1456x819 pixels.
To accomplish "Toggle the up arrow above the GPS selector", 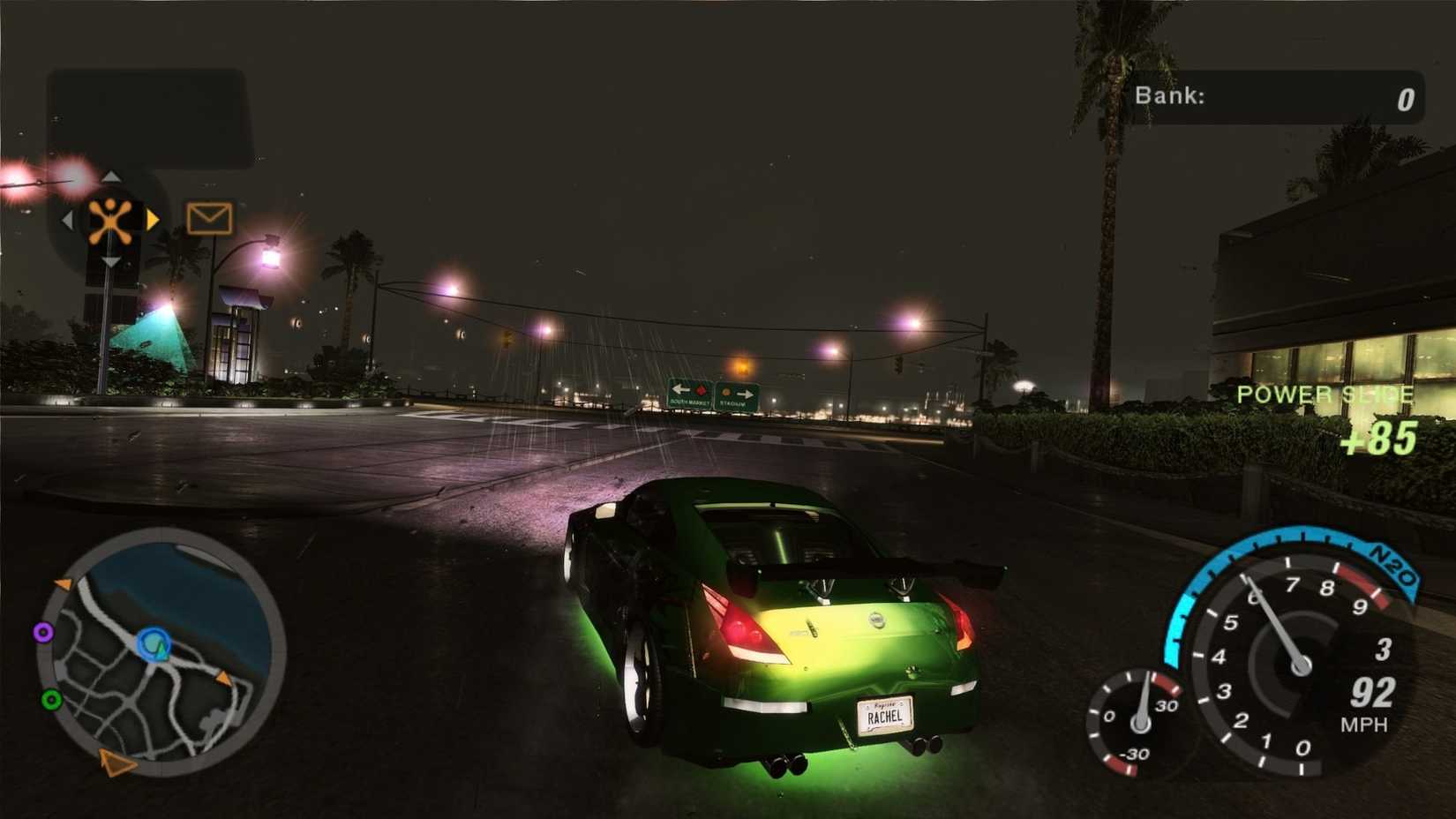I will click(x=111, y=177).
